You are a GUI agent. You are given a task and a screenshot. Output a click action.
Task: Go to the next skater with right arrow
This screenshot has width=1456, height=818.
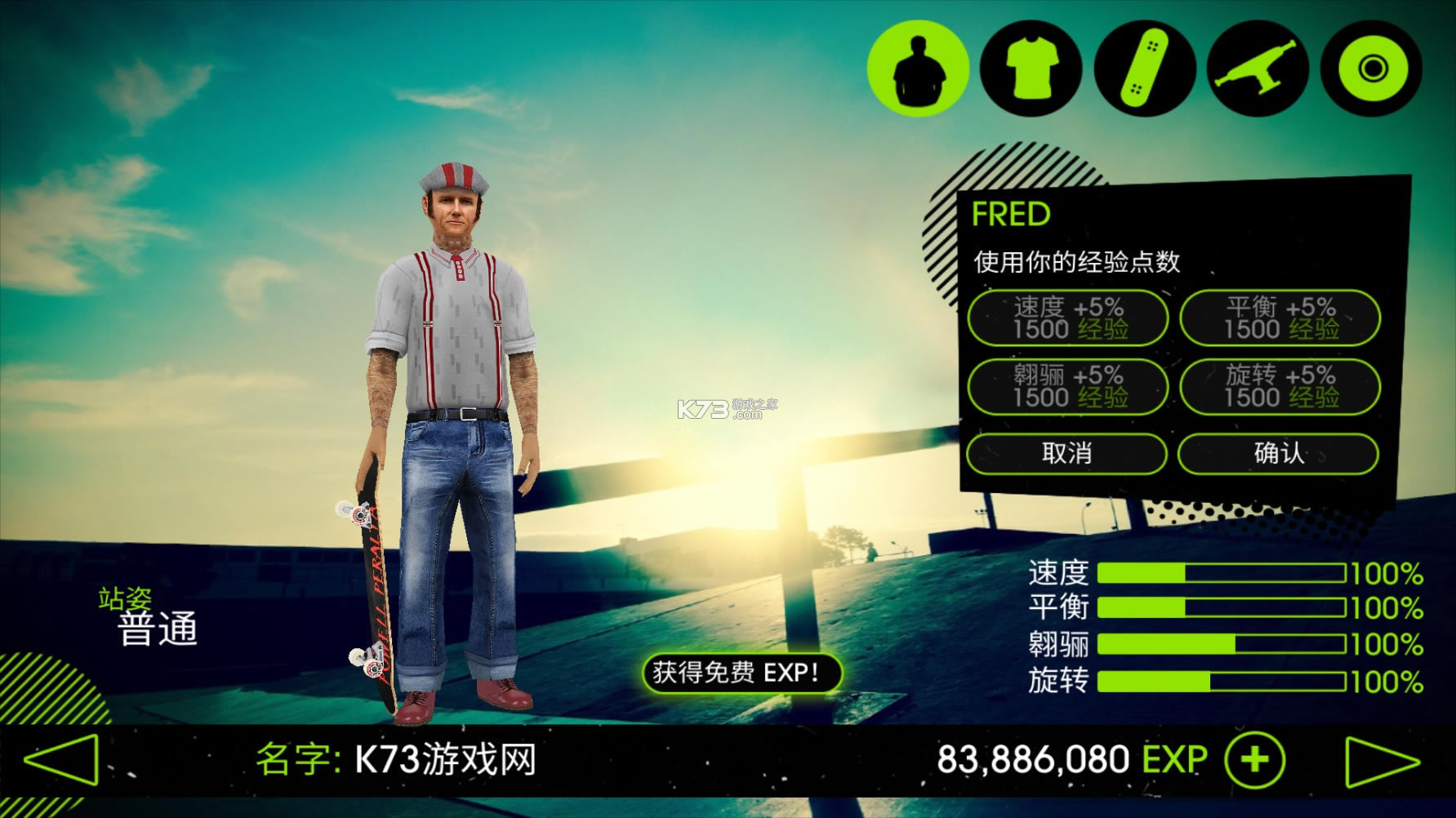1382,762
